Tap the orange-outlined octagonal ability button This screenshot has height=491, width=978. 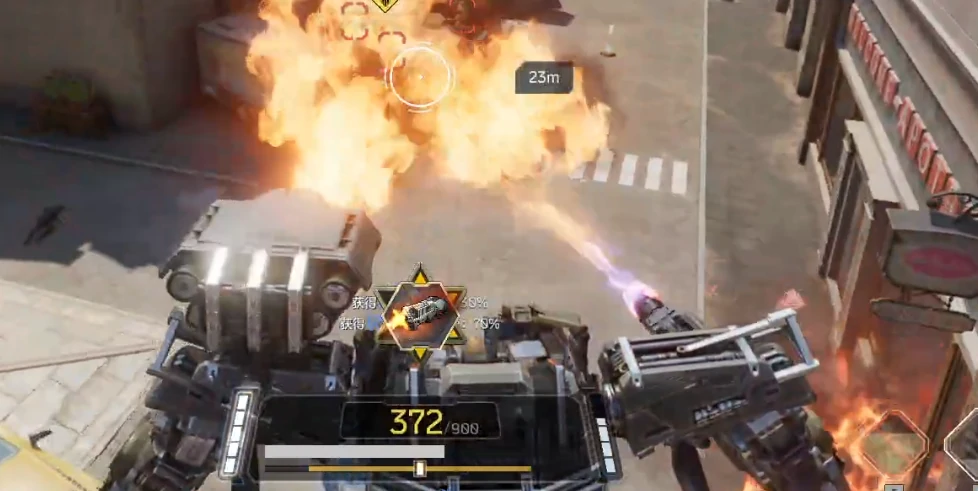pyautogui.click(x=893, y=442)
